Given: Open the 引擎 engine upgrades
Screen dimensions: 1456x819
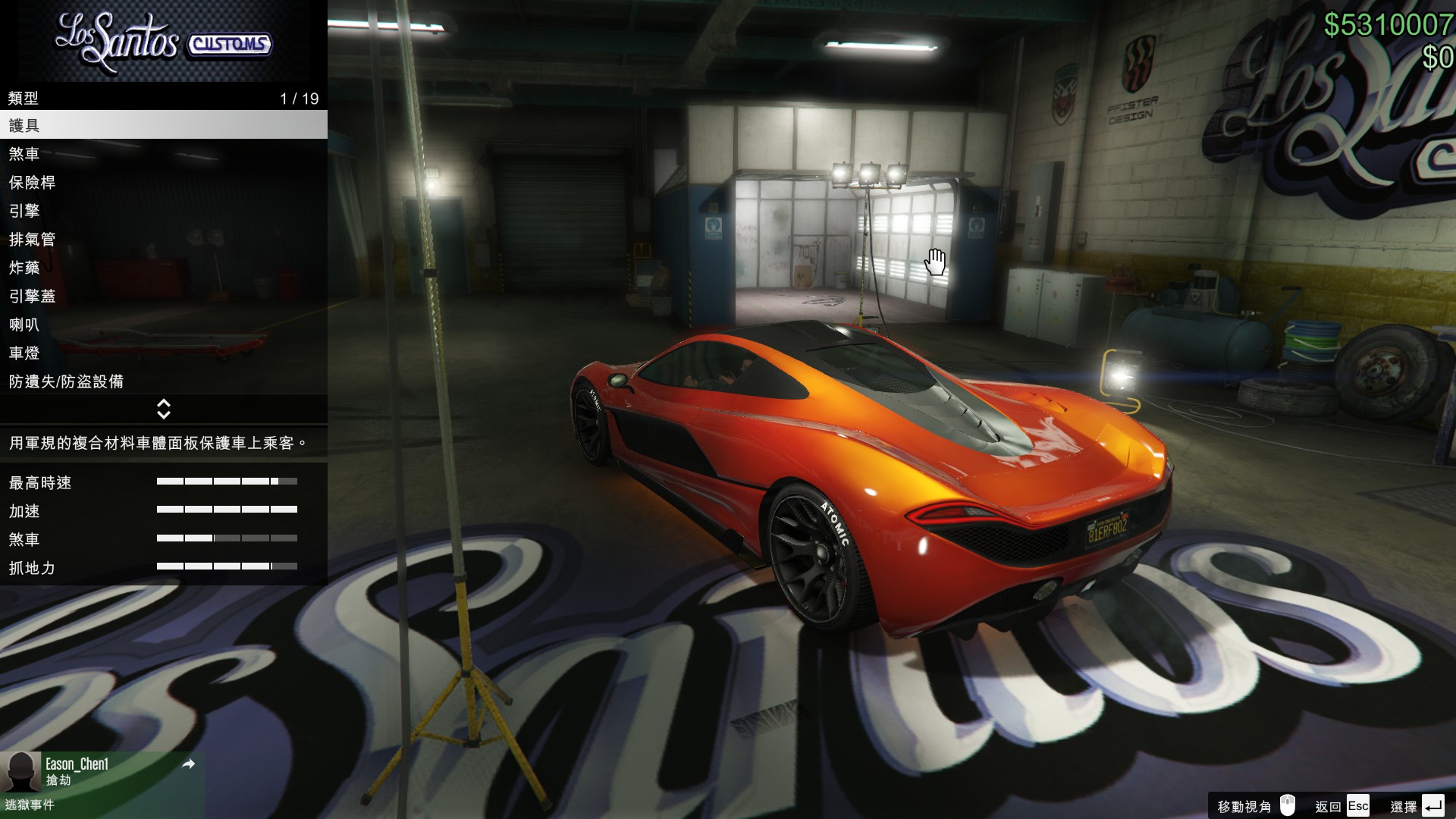Looking at the screenshot, I should (x=163, y=211).
